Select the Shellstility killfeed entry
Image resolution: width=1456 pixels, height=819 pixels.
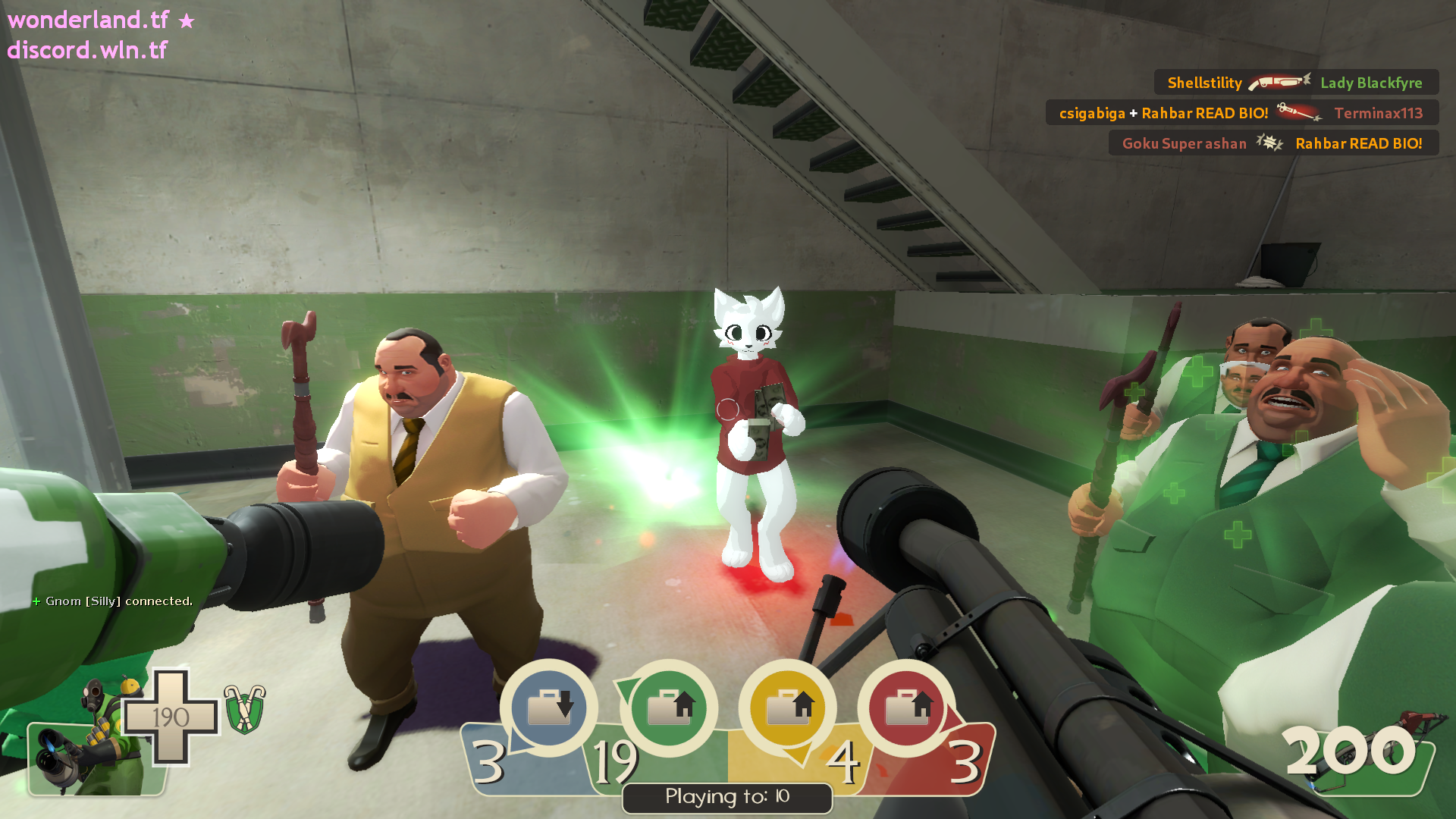pos(1295,83)
